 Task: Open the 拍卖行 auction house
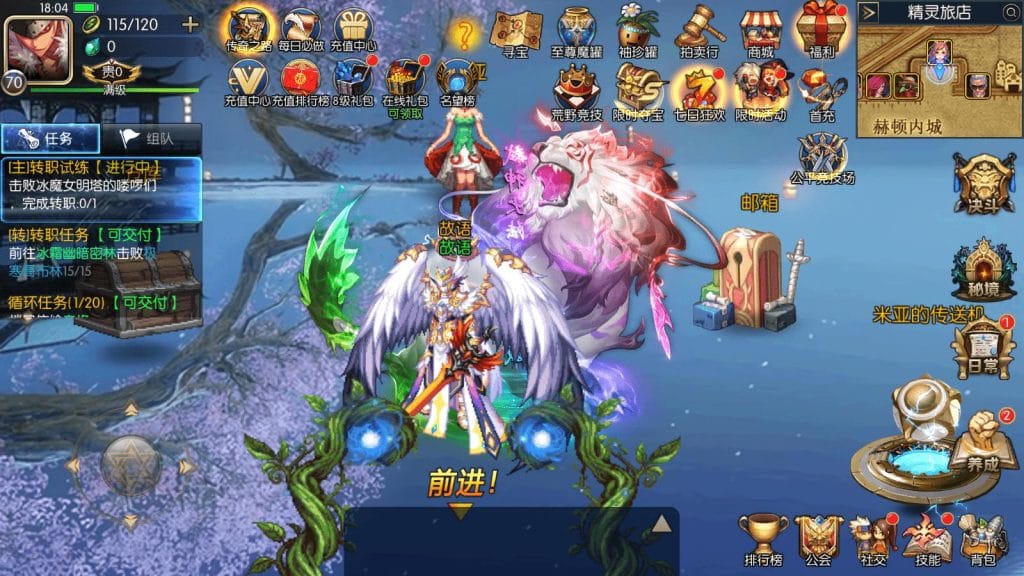tap(700, 30)
